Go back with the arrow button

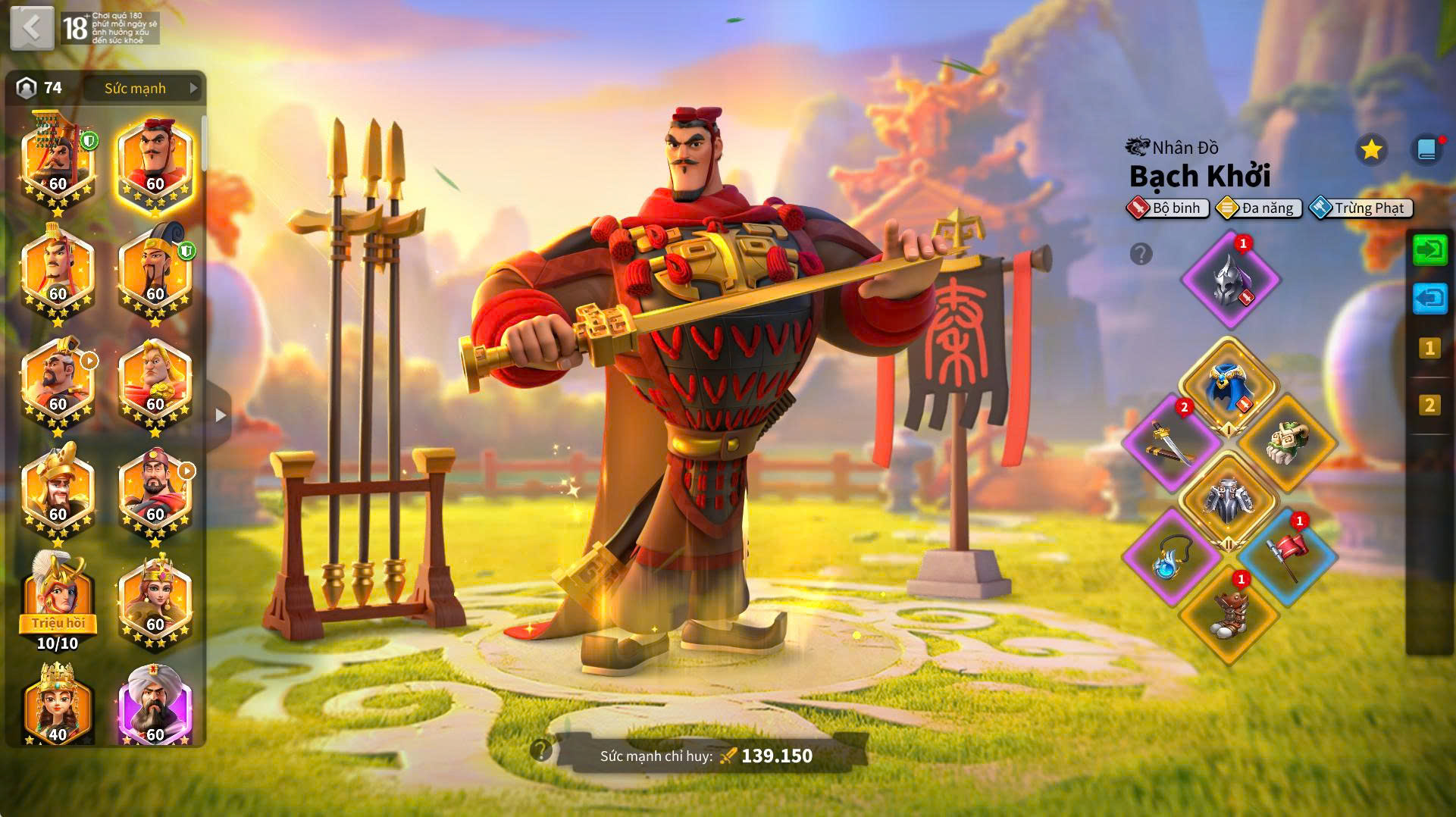tap(31, 28)
